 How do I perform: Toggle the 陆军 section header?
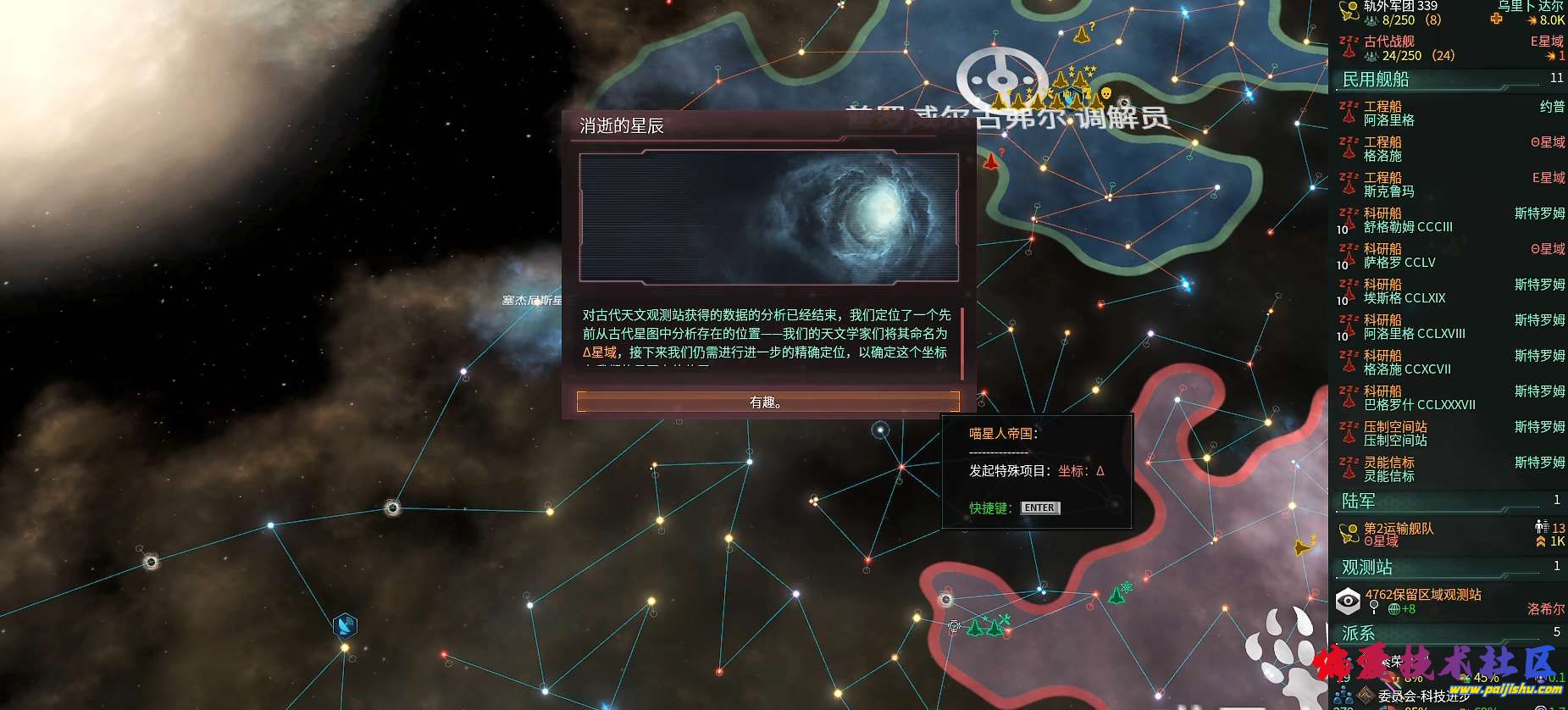(x=1449, y=501)
